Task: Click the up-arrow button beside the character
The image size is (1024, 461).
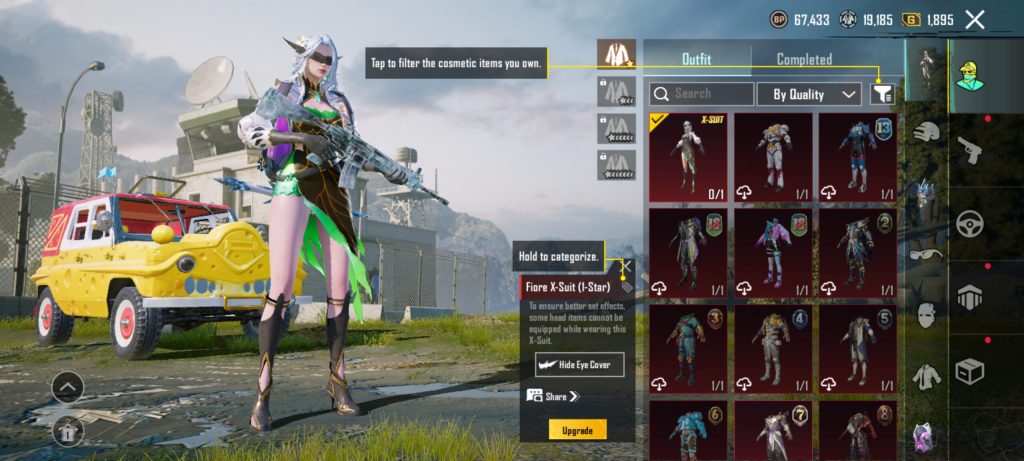Action: pyautogui.click(x=68, y=387)
